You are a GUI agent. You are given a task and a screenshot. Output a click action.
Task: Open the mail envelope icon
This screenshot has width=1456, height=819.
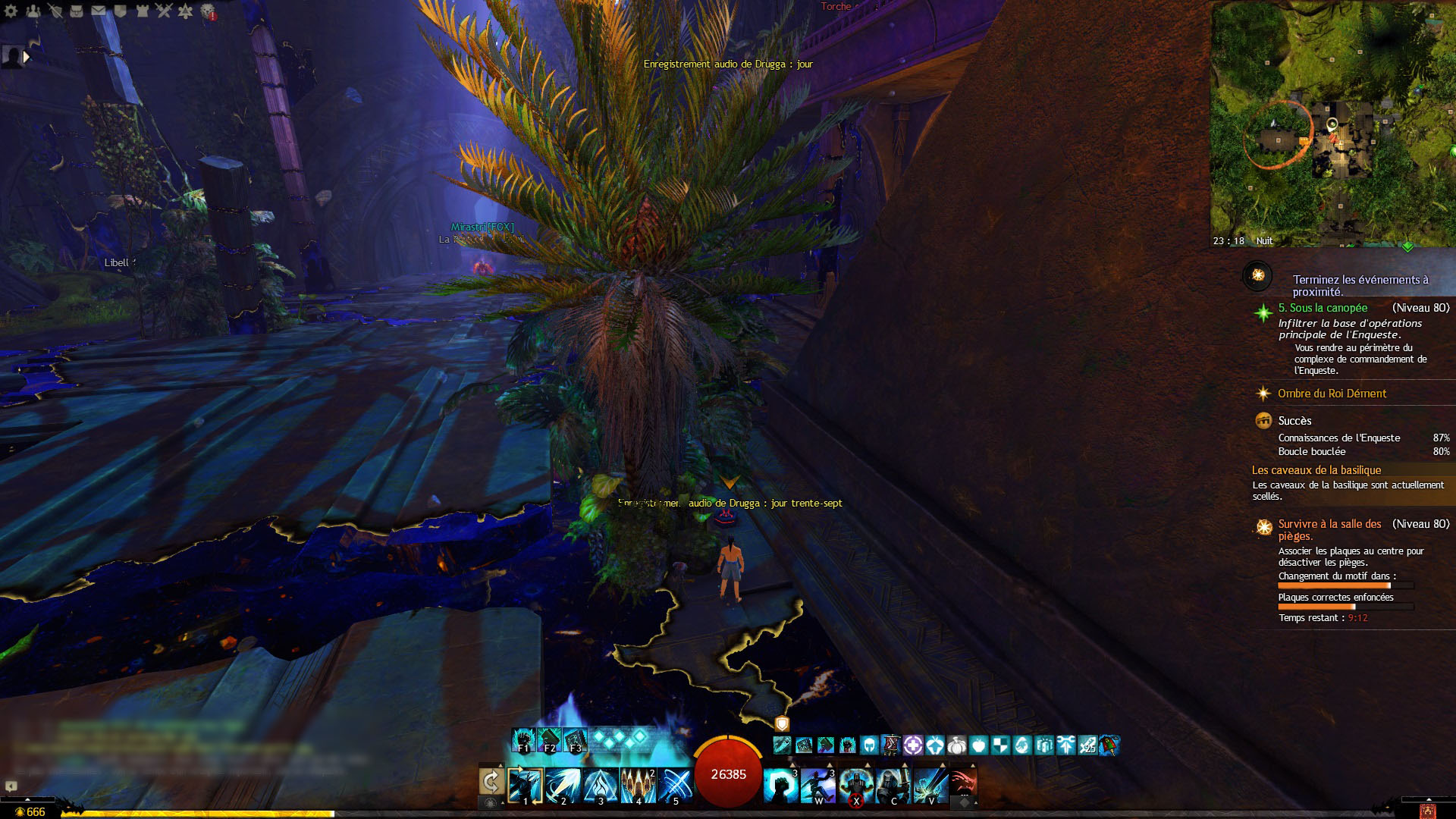[99, 11]
